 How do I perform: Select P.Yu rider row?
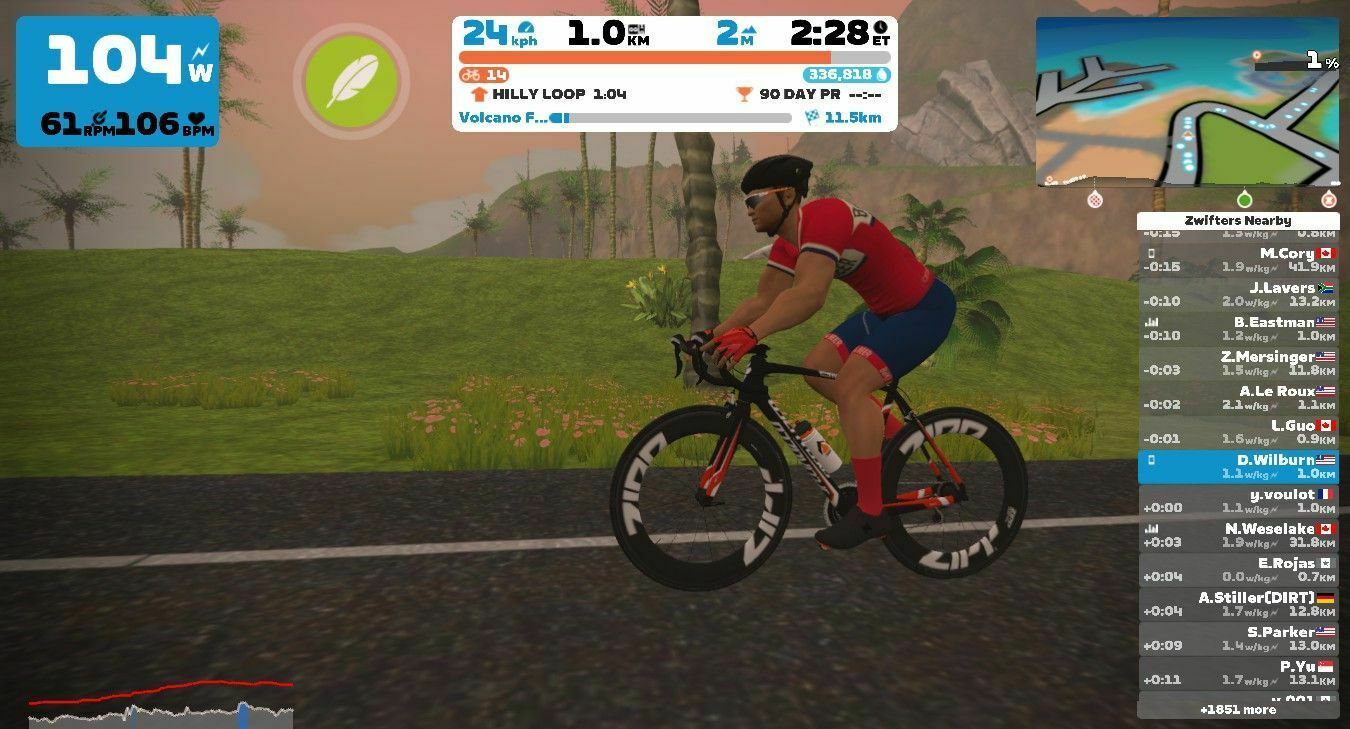1238,673
